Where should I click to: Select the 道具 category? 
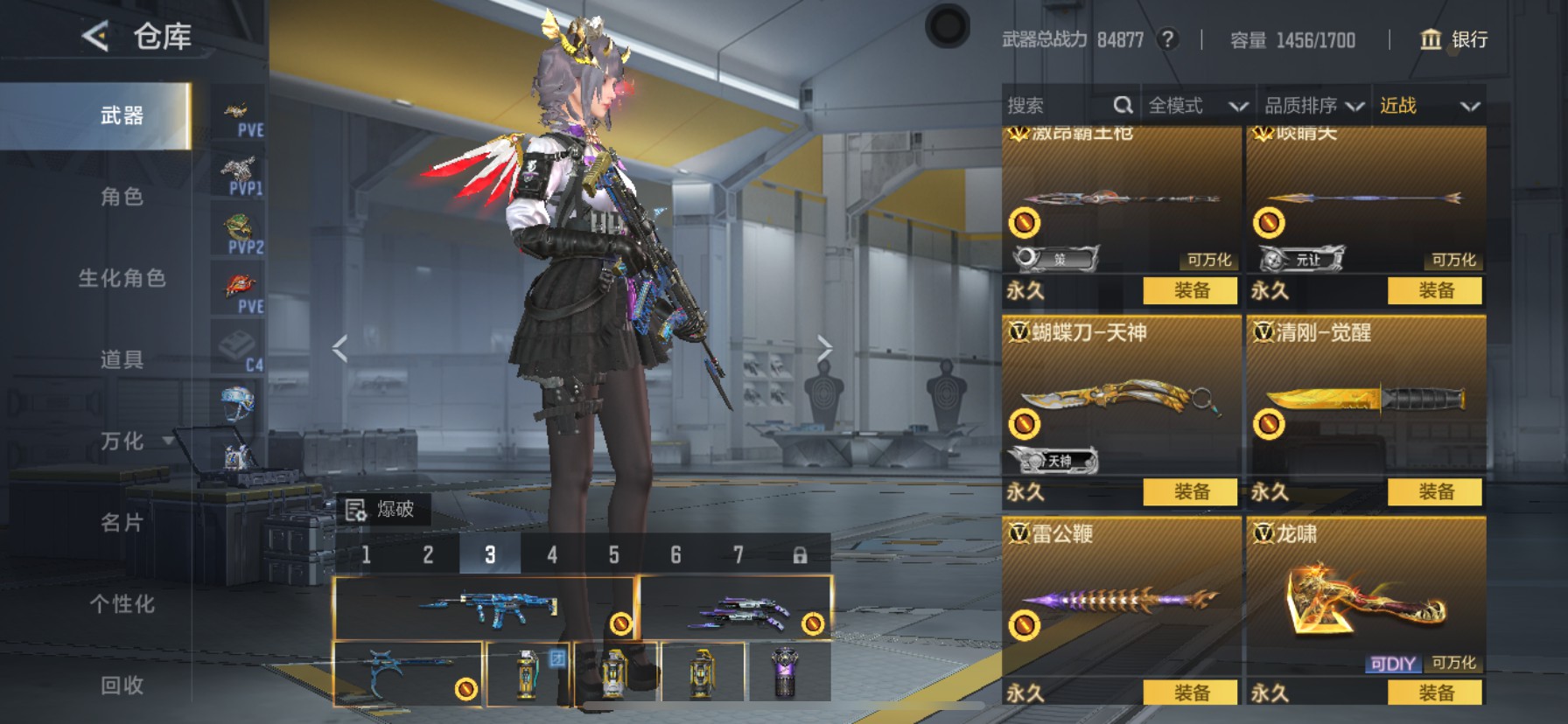122,359
